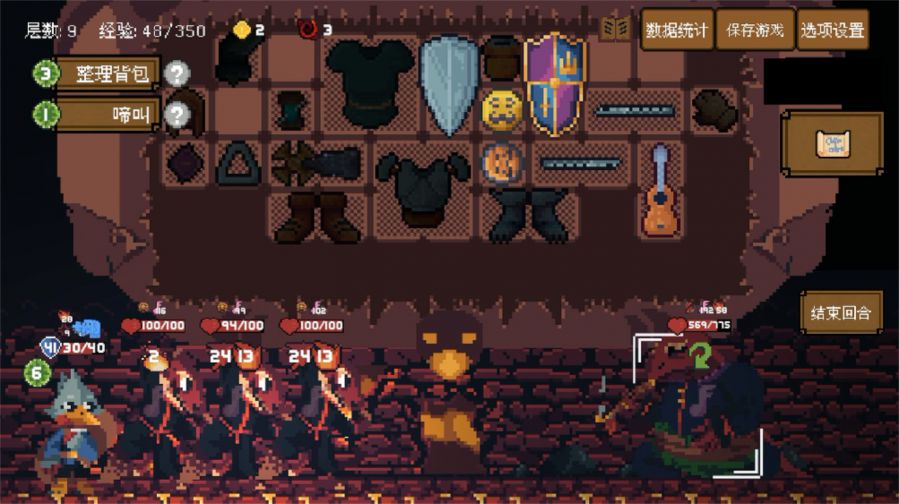Click the 保存游戏 save game button
This screenshot has height=504, width=899.
tap(755, 30)
